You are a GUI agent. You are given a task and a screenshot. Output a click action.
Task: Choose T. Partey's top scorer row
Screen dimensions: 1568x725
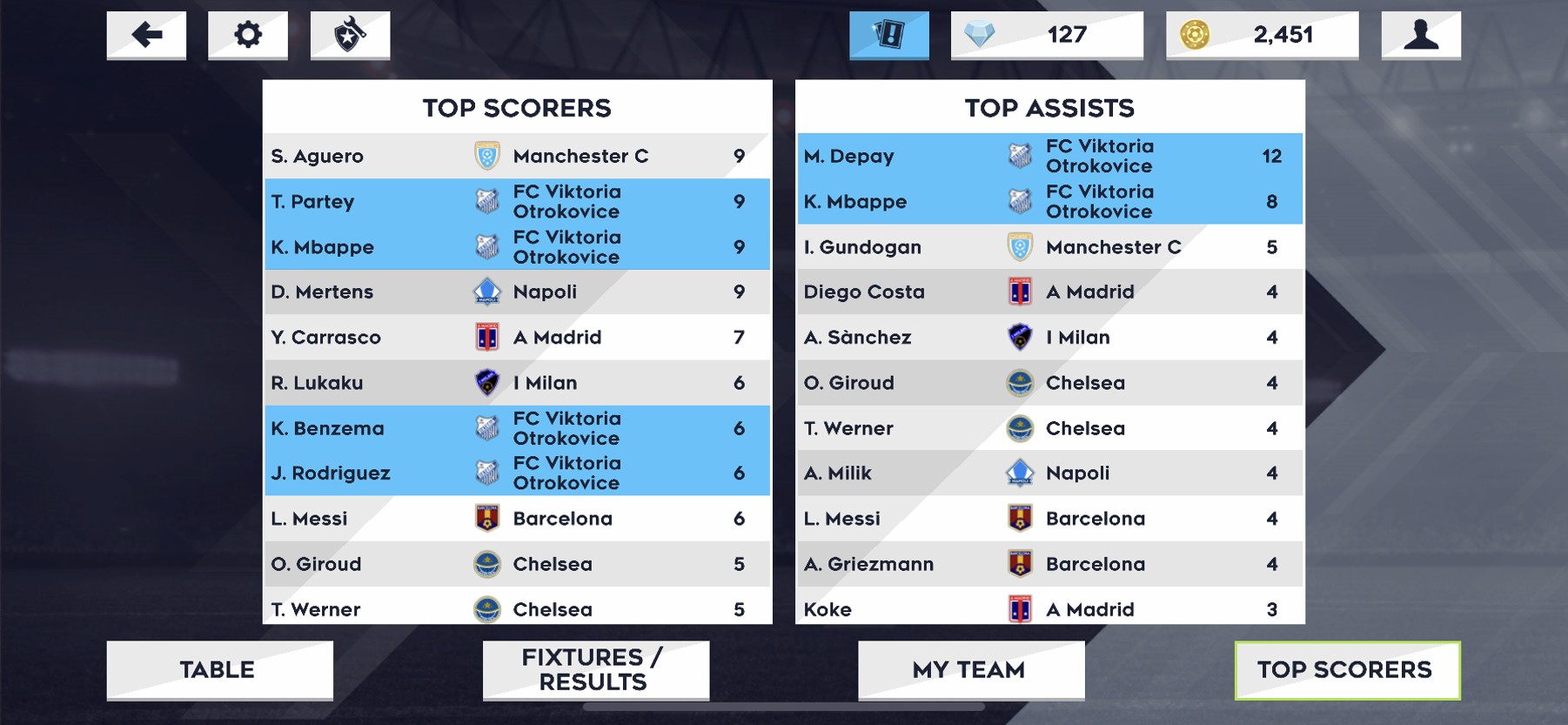click(x=517, y=201)
